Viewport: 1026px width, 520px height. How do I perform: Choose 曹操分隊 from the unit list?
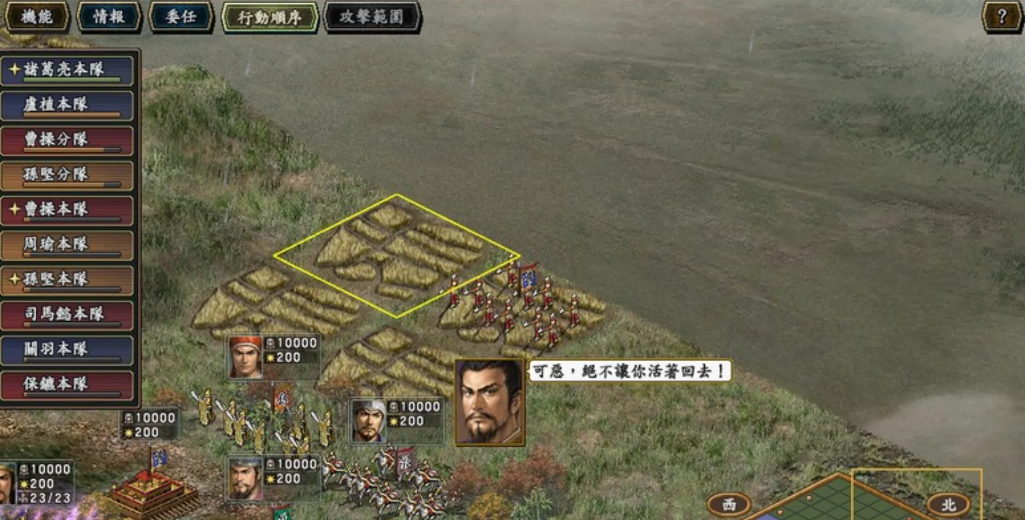[x=68, y=141]
